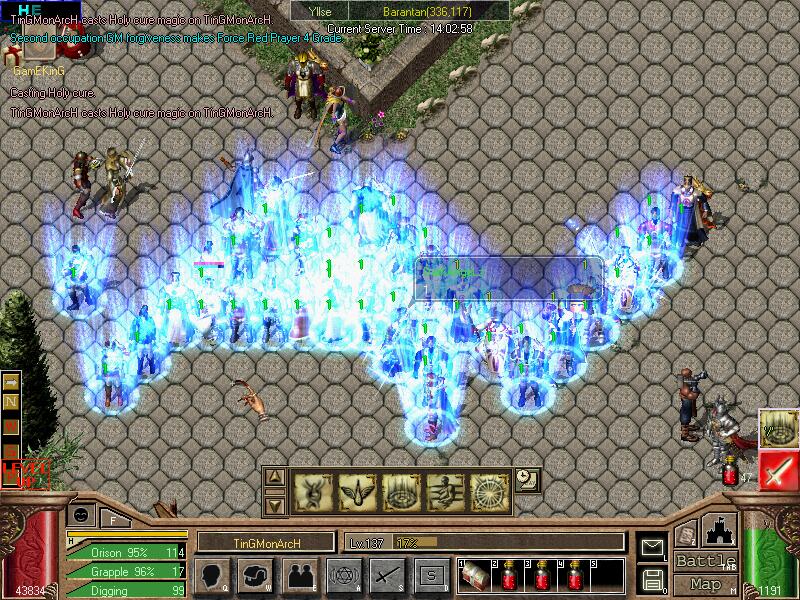Click the clock icon beside skill bar
Screen dimensions: 800x600
coord(527,479)
